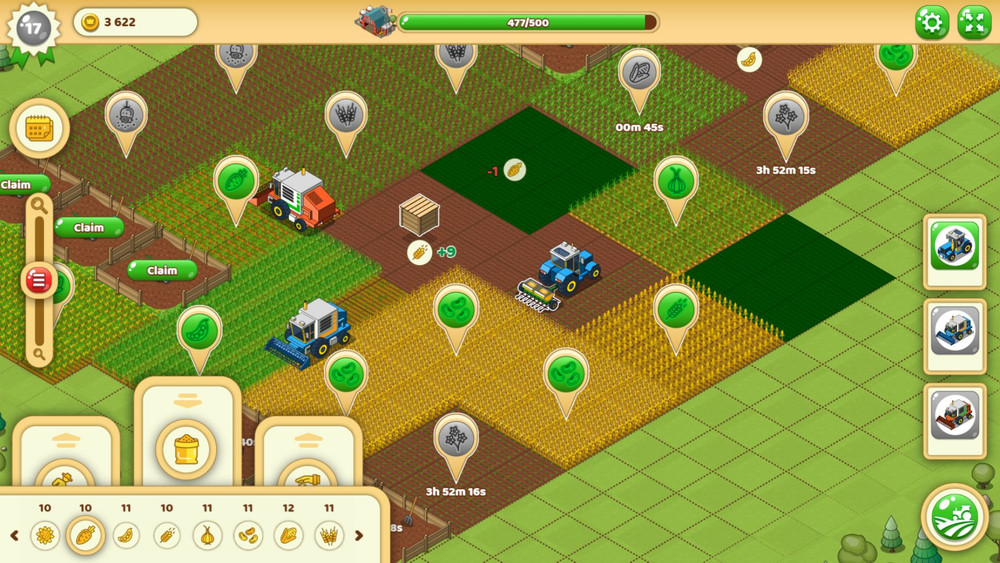This screenshot has height=563, width=1000.
Task: Select the red harvester vehicle card
Action: click(x=955, y=415)
